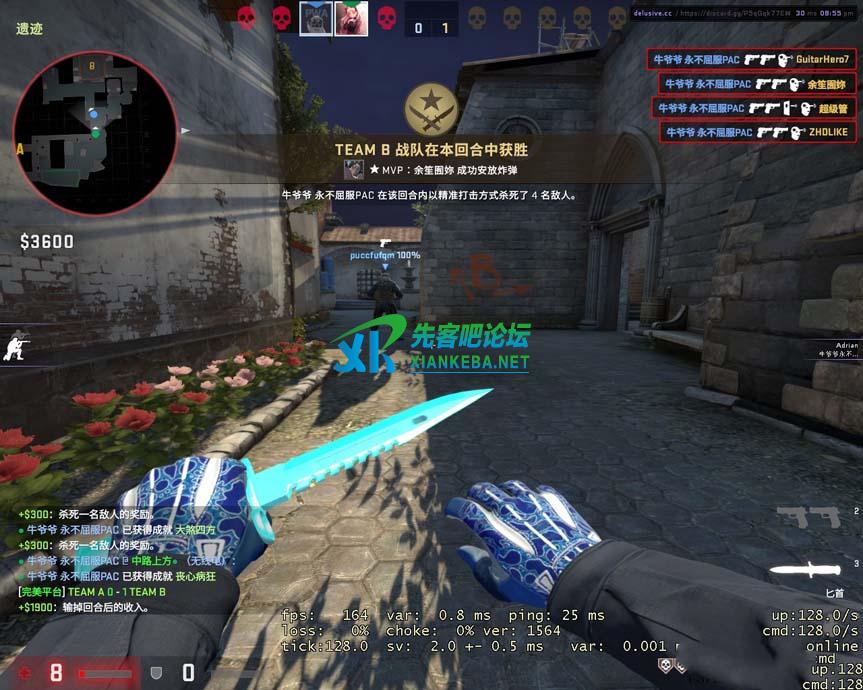Select the red-framed player avatar in the scoreboard
The image size is (863, 690).
(x=351, y=18)
